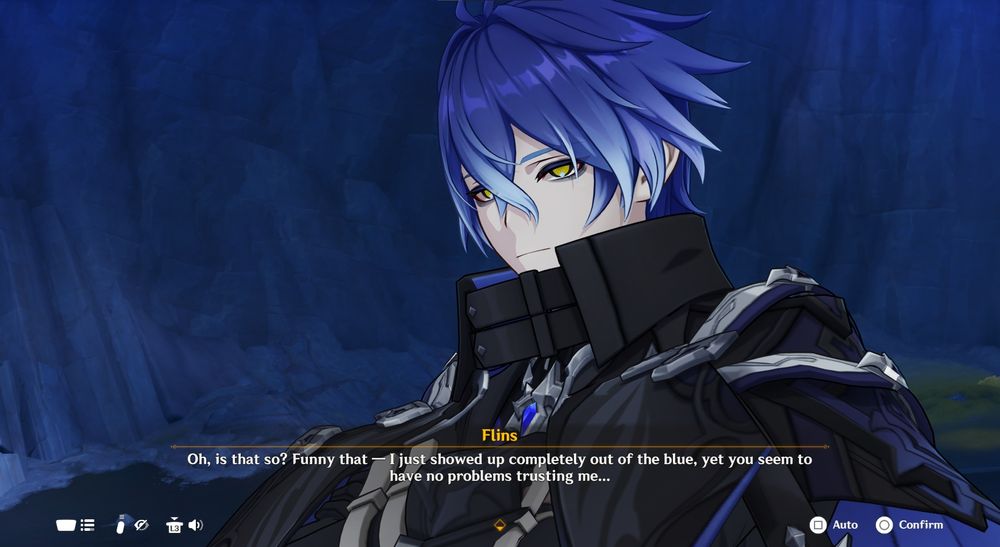1000x547 pixels.
Task: Hide the interface with the crossed-eye icon
Action: click(x=142, y=524)
